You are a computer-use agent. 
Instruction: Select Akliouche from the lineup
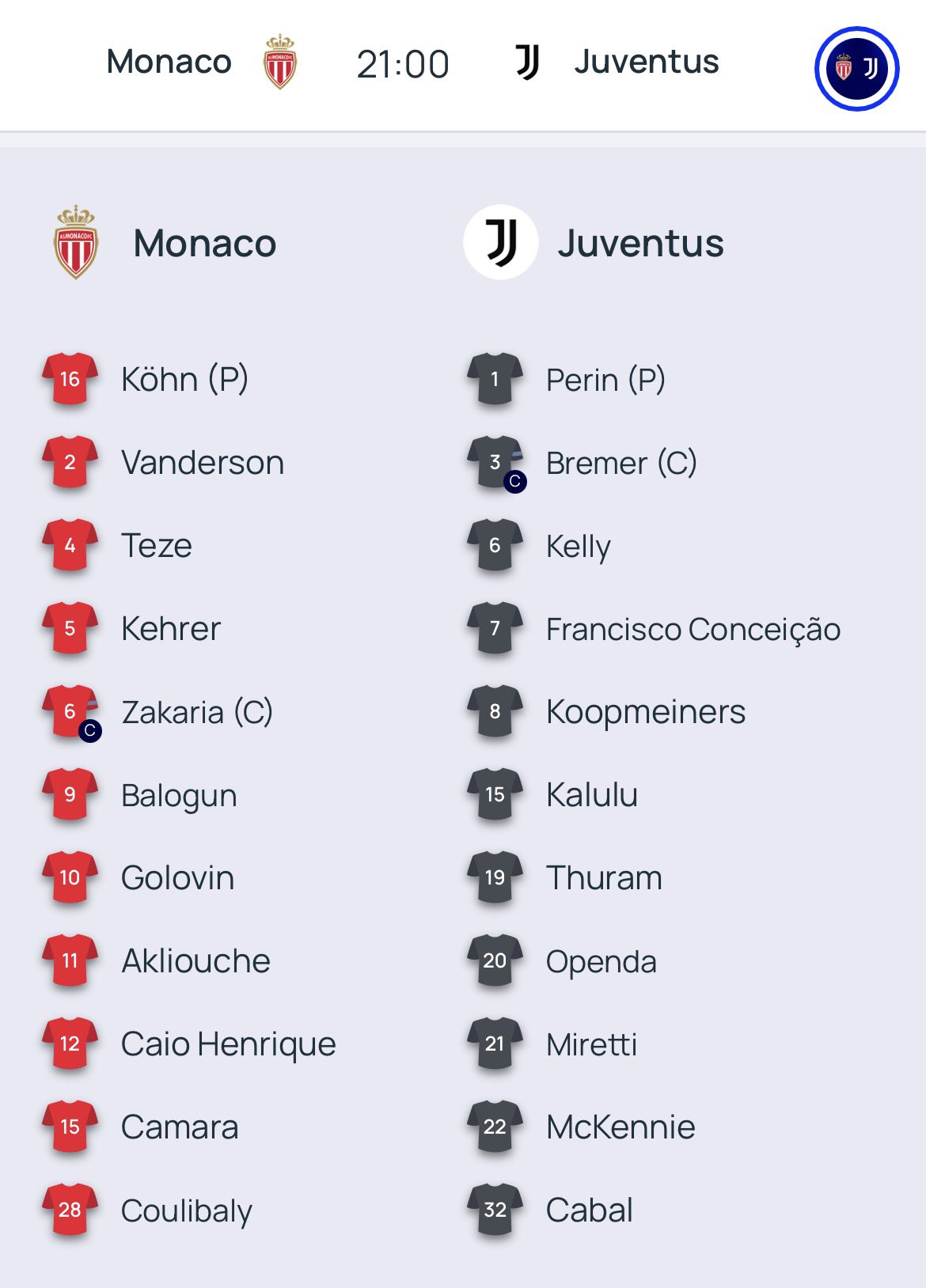[x=195, y=961]
